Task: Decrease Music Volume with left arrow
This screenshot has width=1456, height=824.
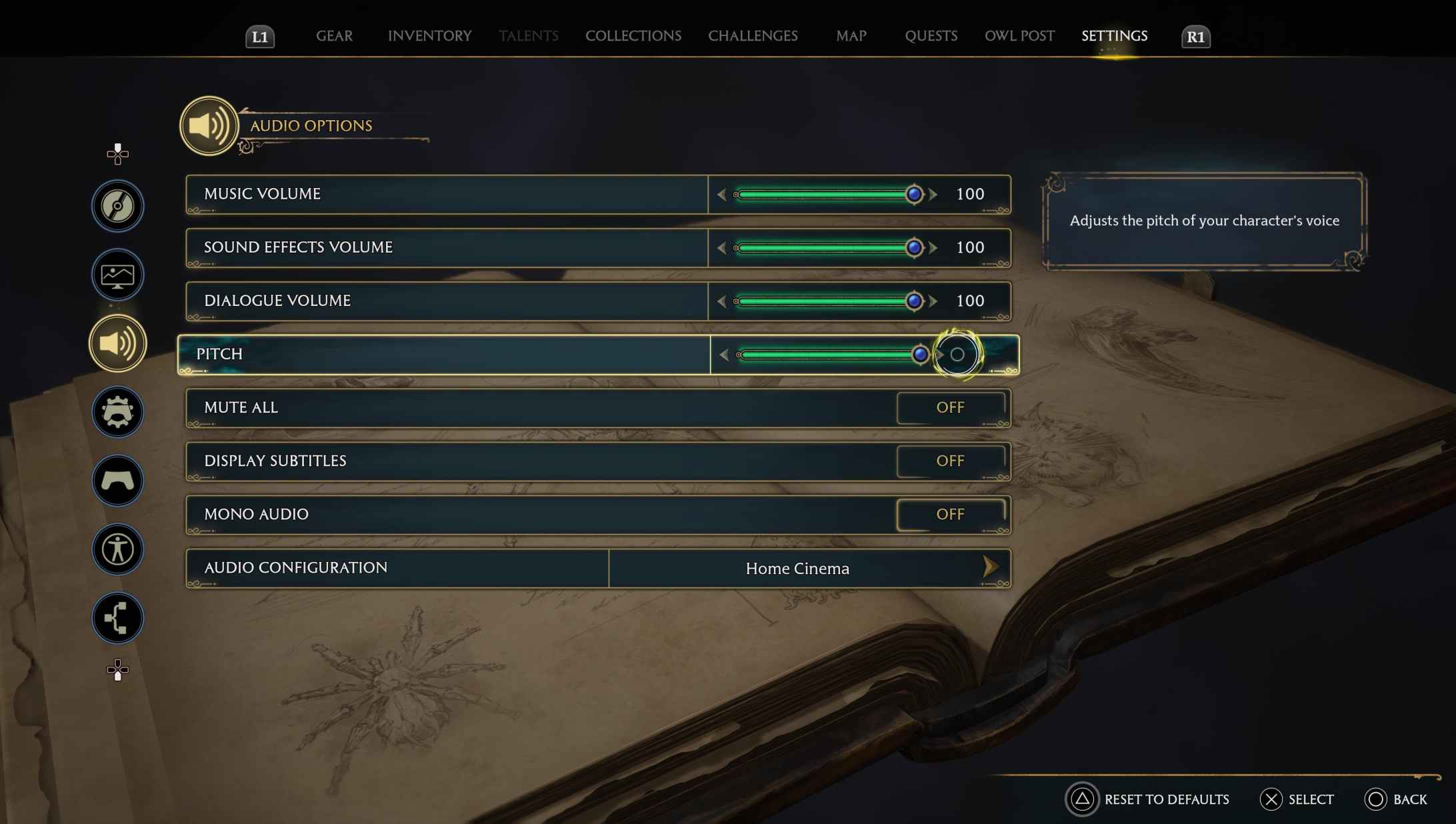Action: (723, 194)
